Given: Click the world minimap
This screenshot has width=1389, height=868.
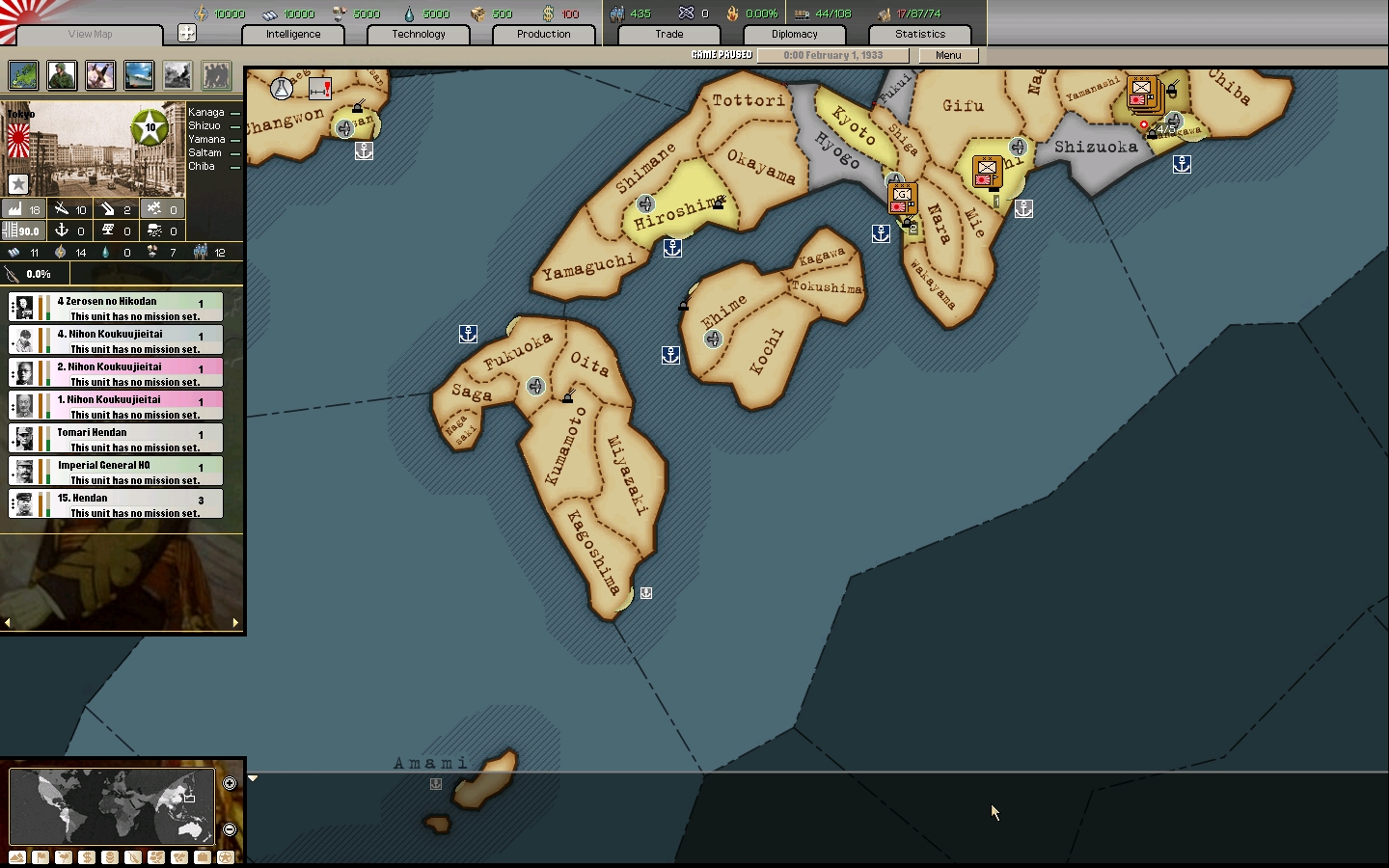Looking at the screenshot, I should (x=112, y=806).
